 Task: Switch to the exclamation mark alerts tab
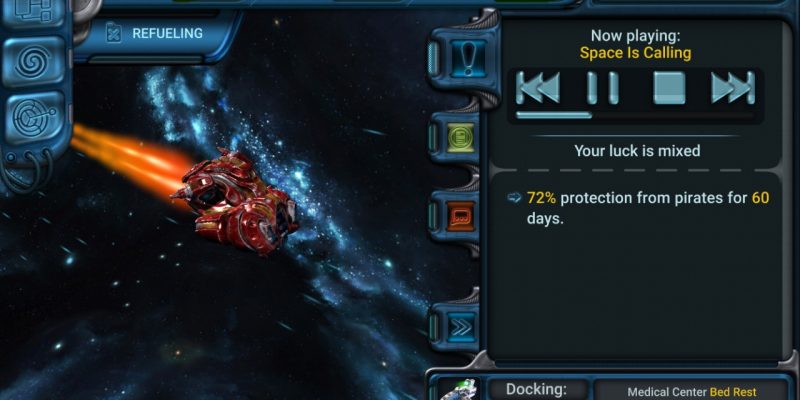tap(467, 60)
